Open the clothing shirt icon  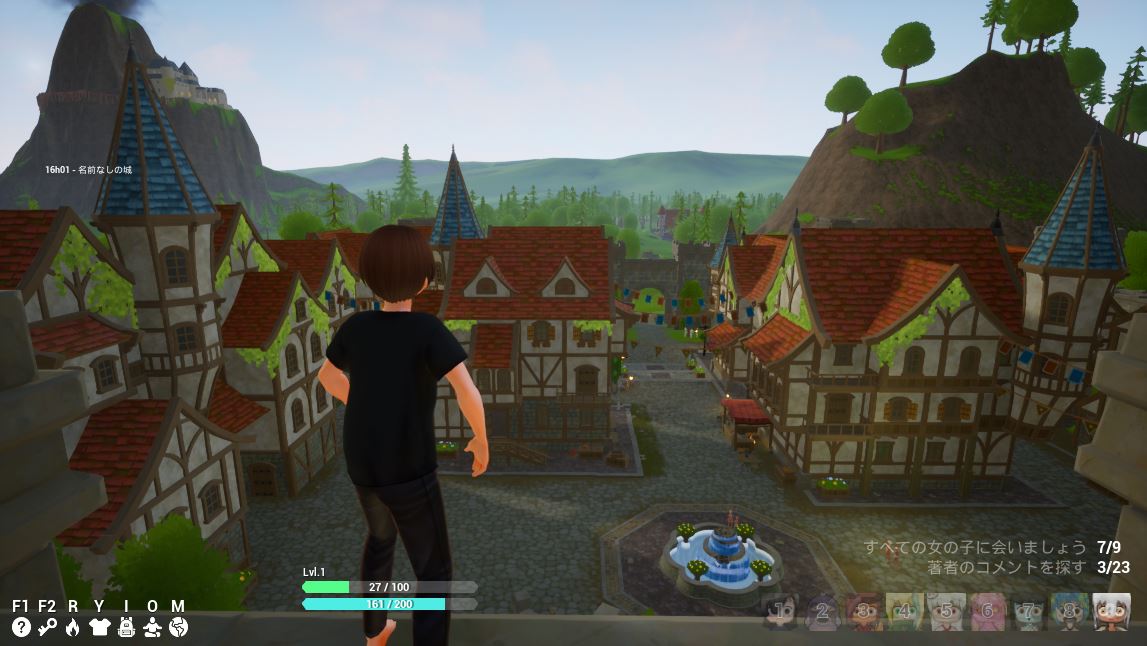point(99,627)
